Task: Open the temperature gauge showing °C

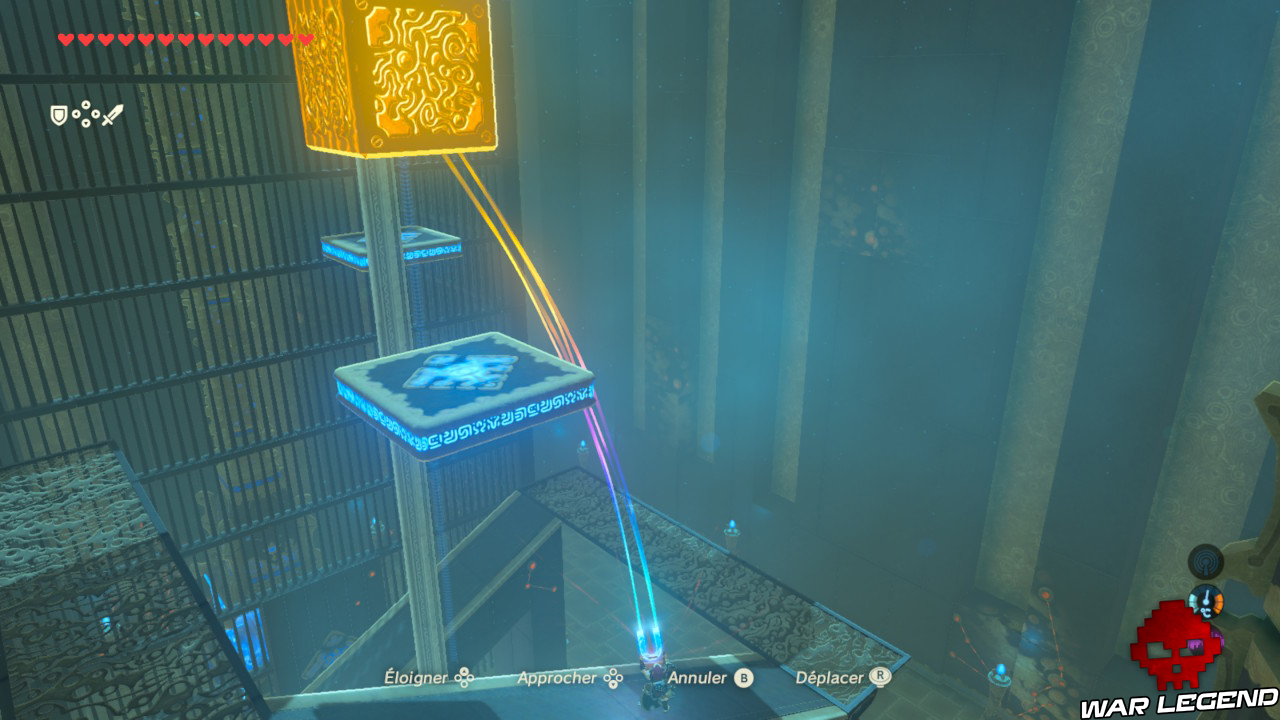Action: coord(1206,601)
